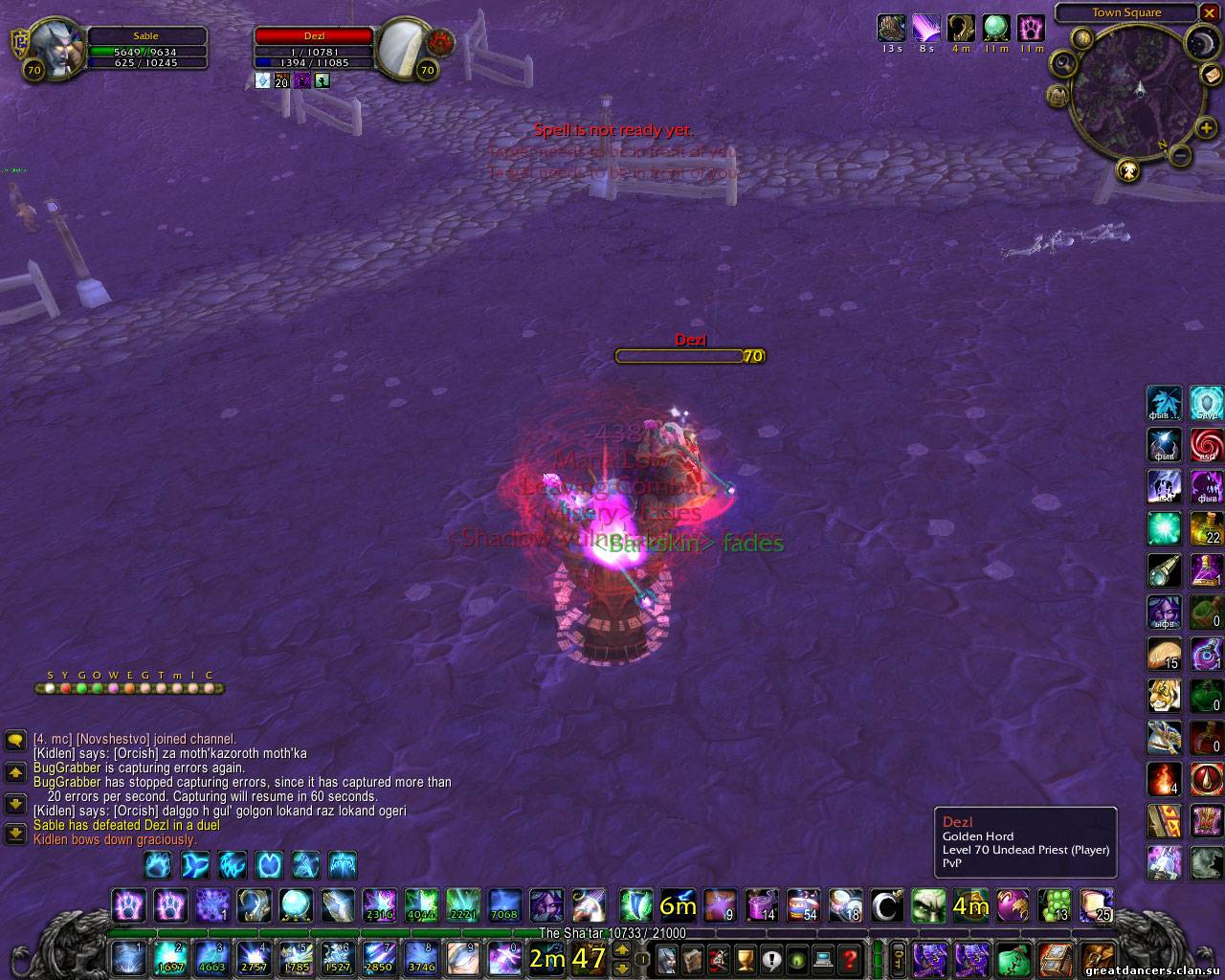Open the tracking magnifier button on the minimap
This screenshot has height=980, width=1225.
[1063, 64]
